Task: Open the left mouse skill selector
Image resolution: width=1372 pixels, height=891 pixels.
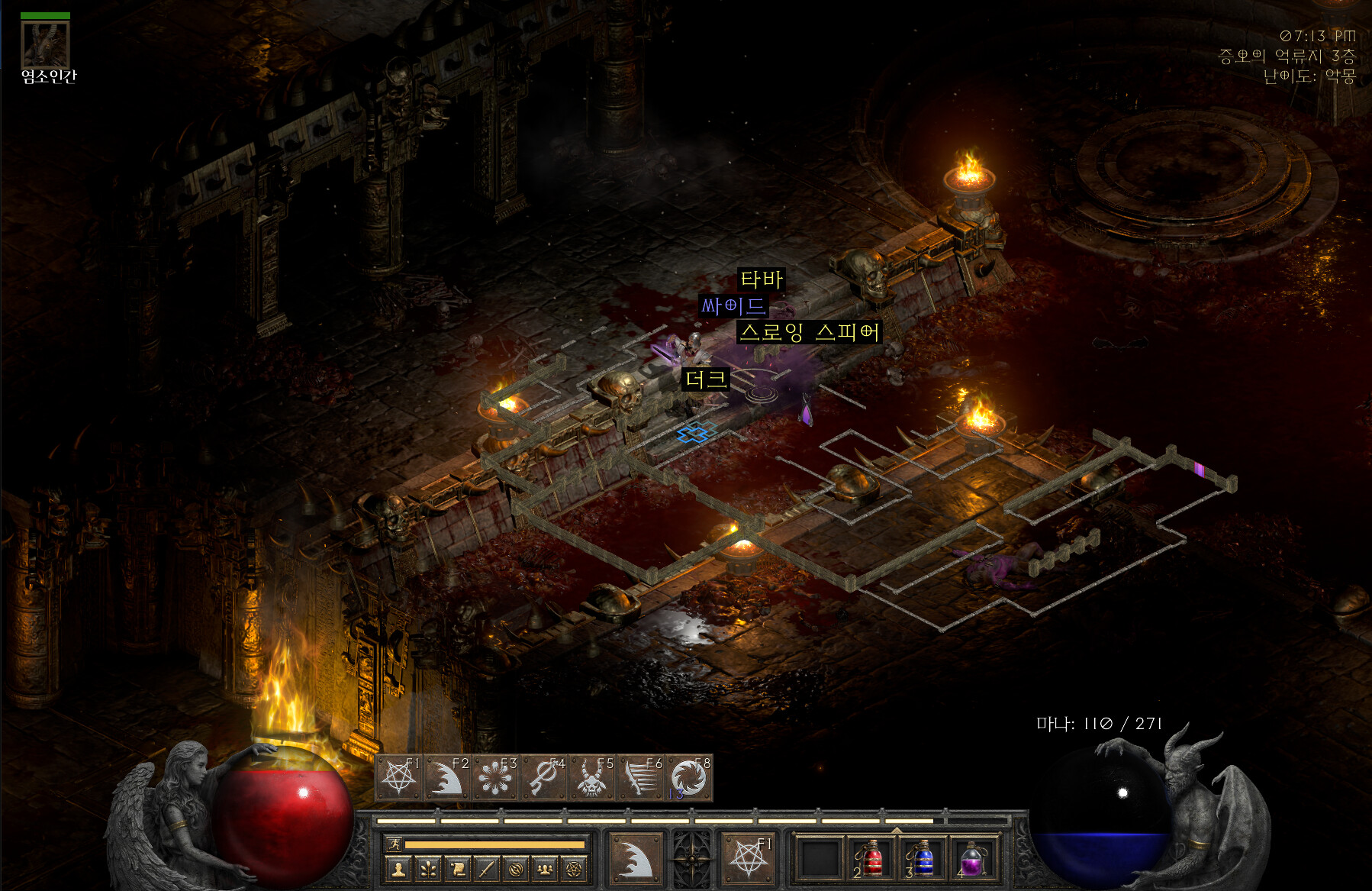Action: (635, 858)
